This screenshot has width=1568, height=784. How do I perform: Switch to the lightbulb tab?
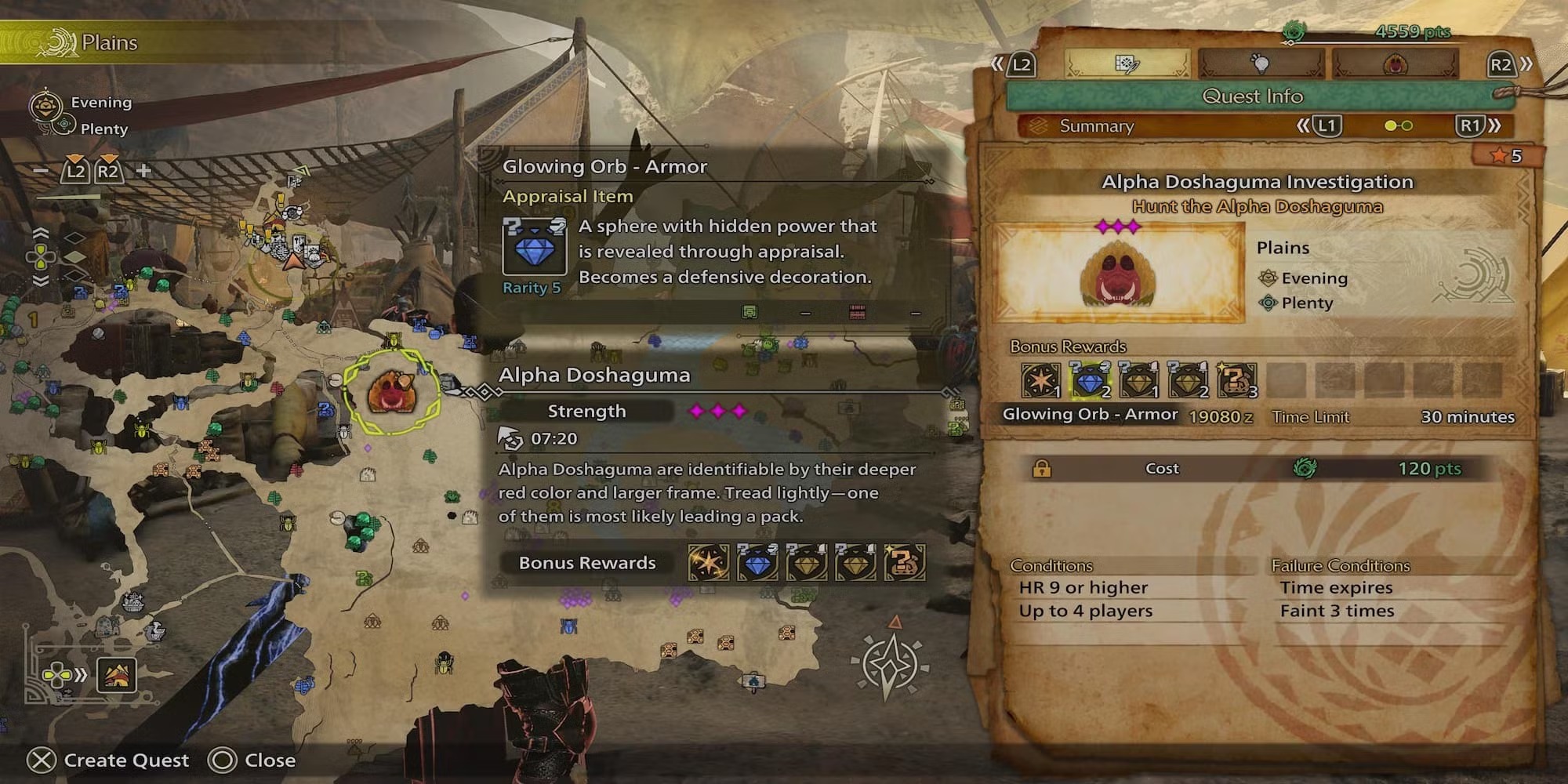click(x=1261, y=64)
